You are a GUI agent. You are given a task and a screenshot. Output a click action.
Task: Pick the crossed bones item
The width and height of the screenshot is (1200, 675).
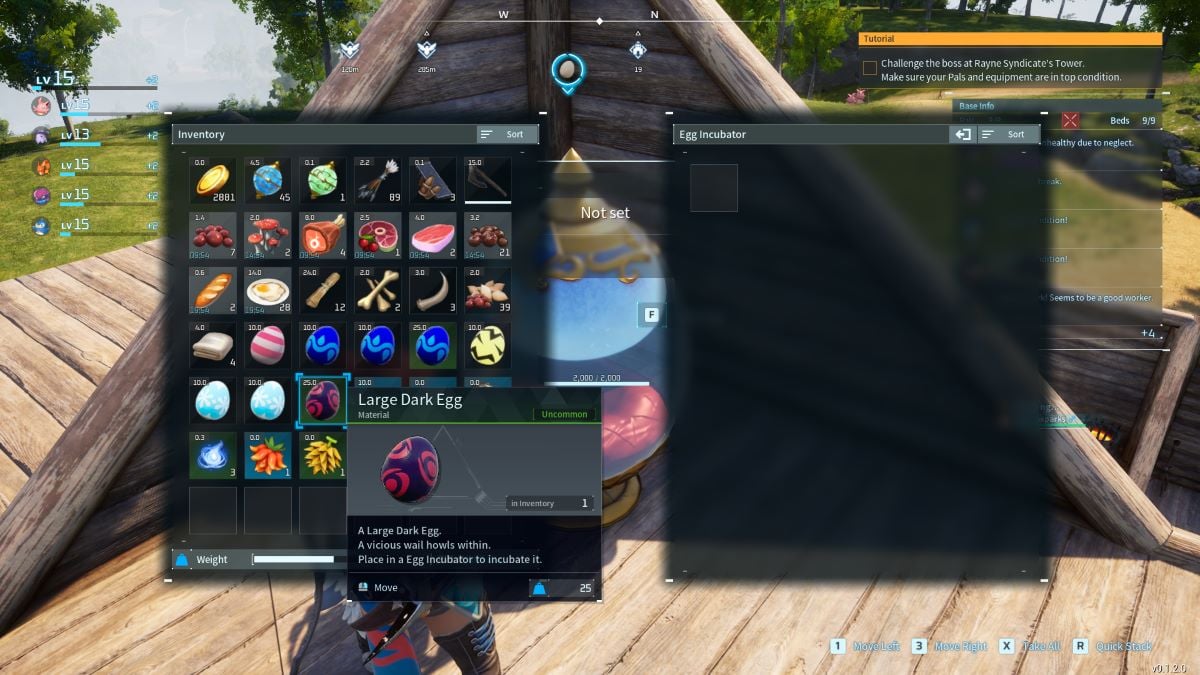377,291
